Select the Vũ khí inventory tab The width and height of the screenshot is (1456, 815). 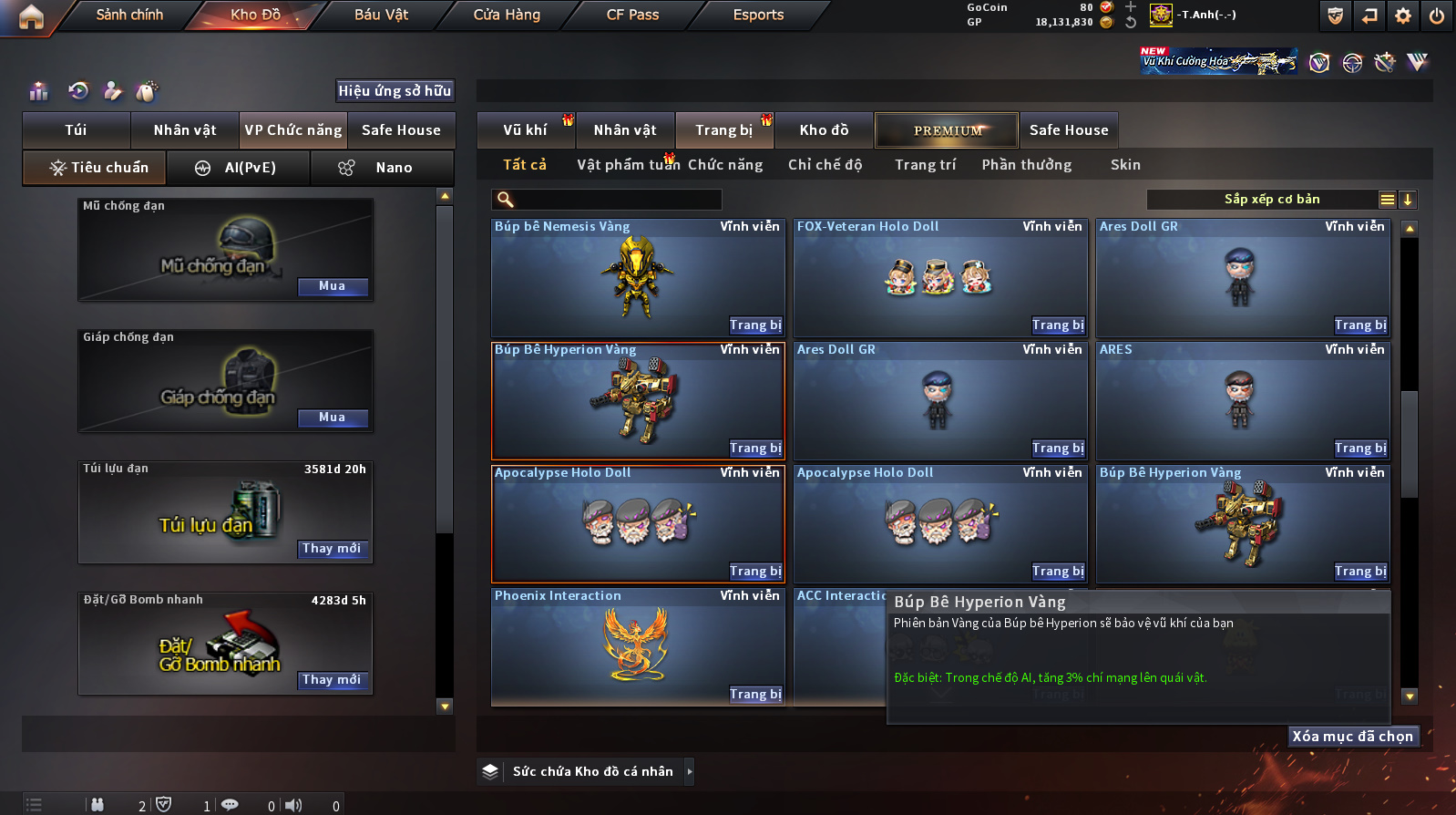525,130
